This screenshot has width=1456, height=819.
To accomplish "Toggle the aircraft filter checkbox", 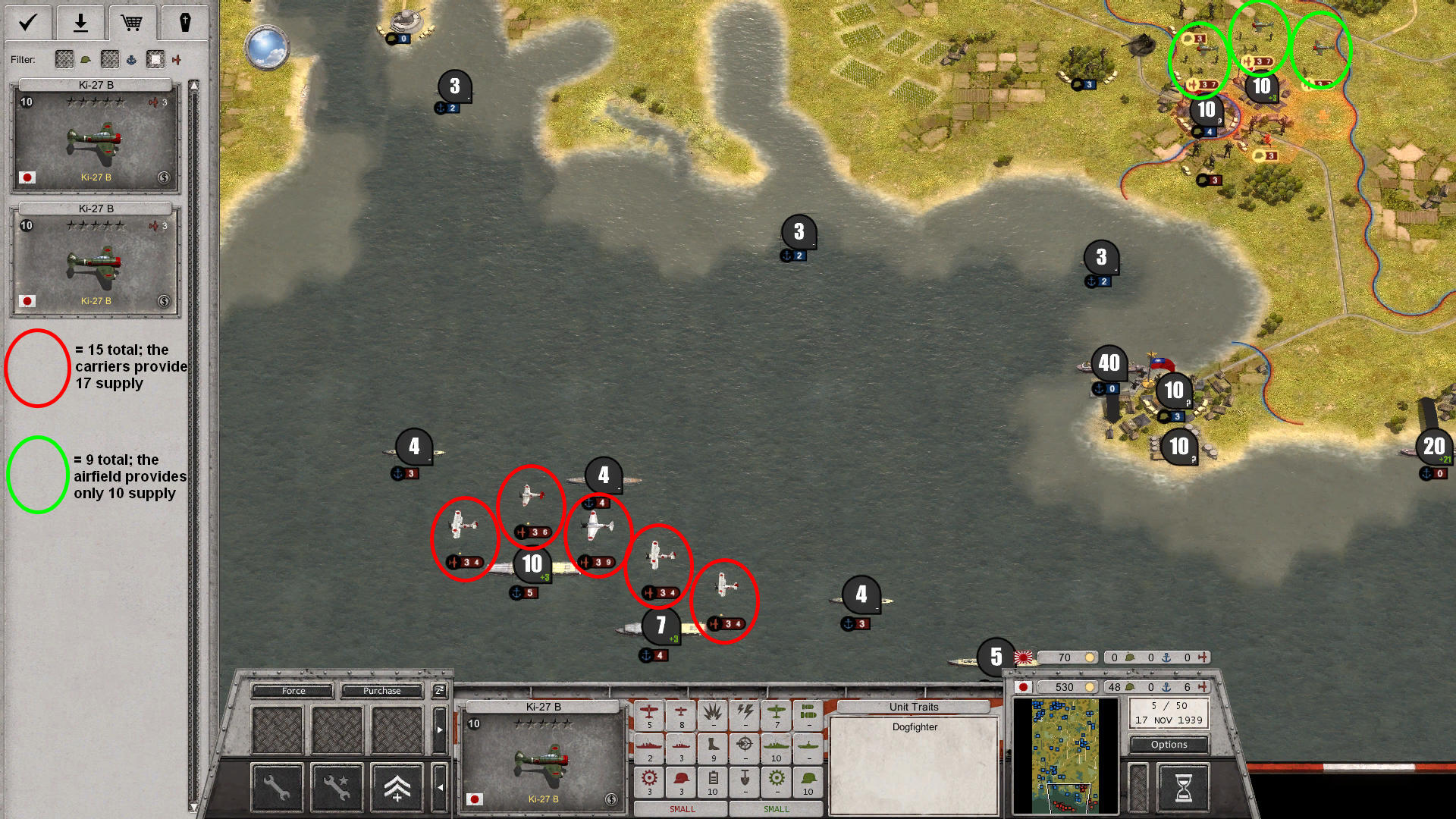I will point(155,59).
